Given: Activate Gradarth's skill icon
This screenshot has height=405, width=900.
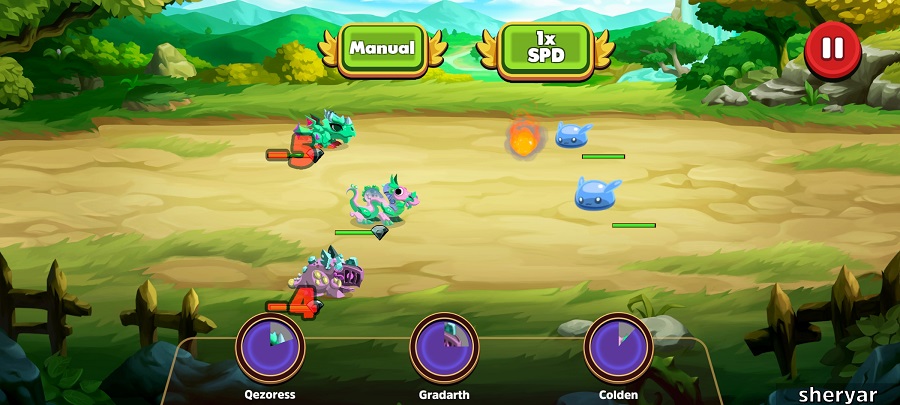Looking at the screenshot, I should tap(444, 347).
